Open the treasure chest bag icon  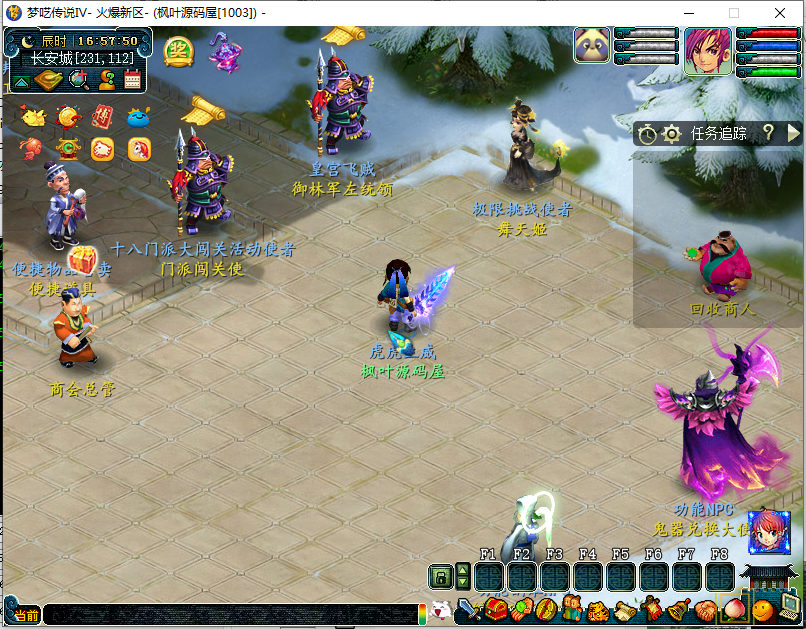pyautogui.click(x=497, y=609)
